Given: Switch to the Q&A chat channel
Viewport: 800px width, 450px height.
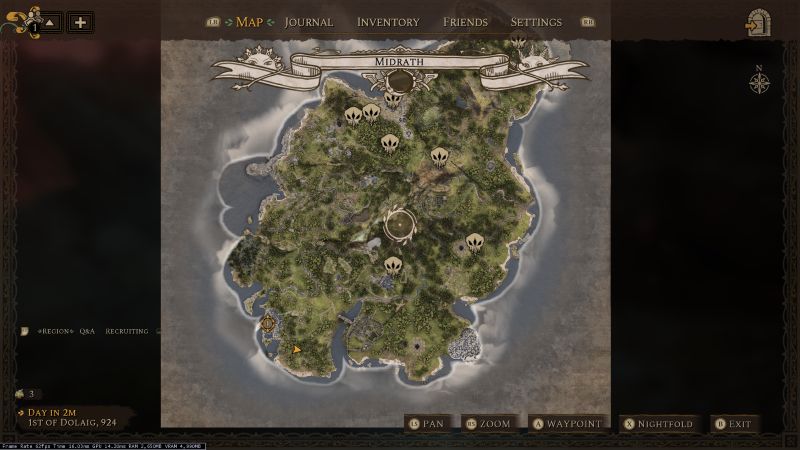Looking at the screenshot, I should 87,331.
